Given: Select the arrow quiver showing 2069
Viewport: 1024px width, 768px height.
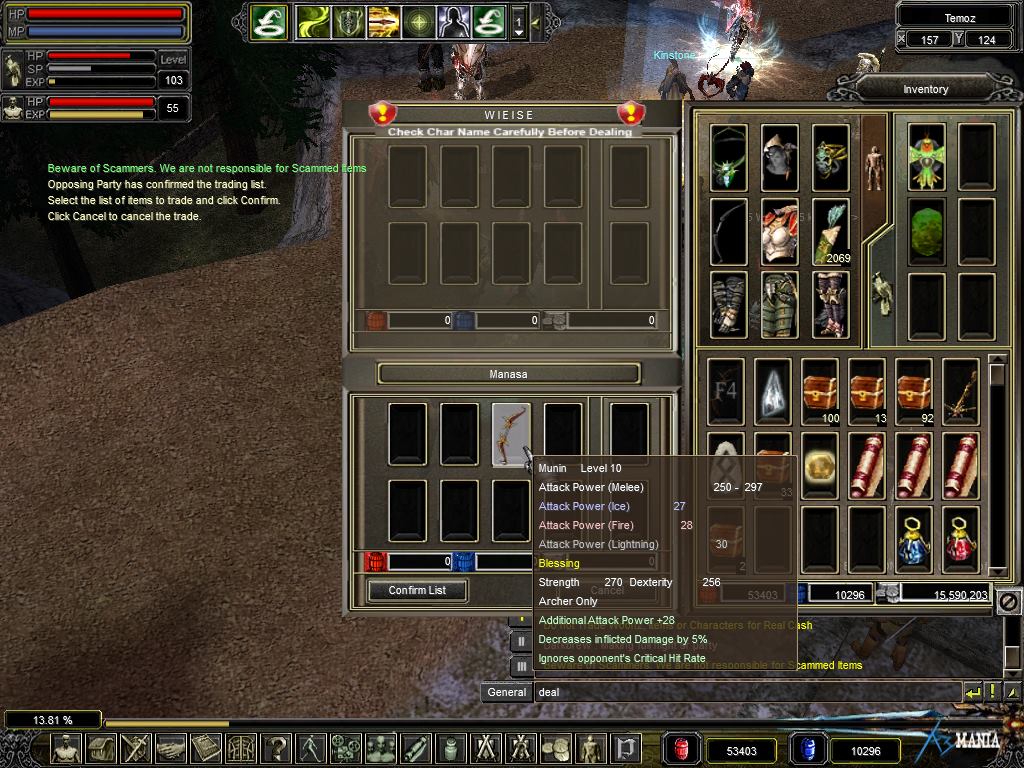Looking at the screenshot, I should click(830, 231).
